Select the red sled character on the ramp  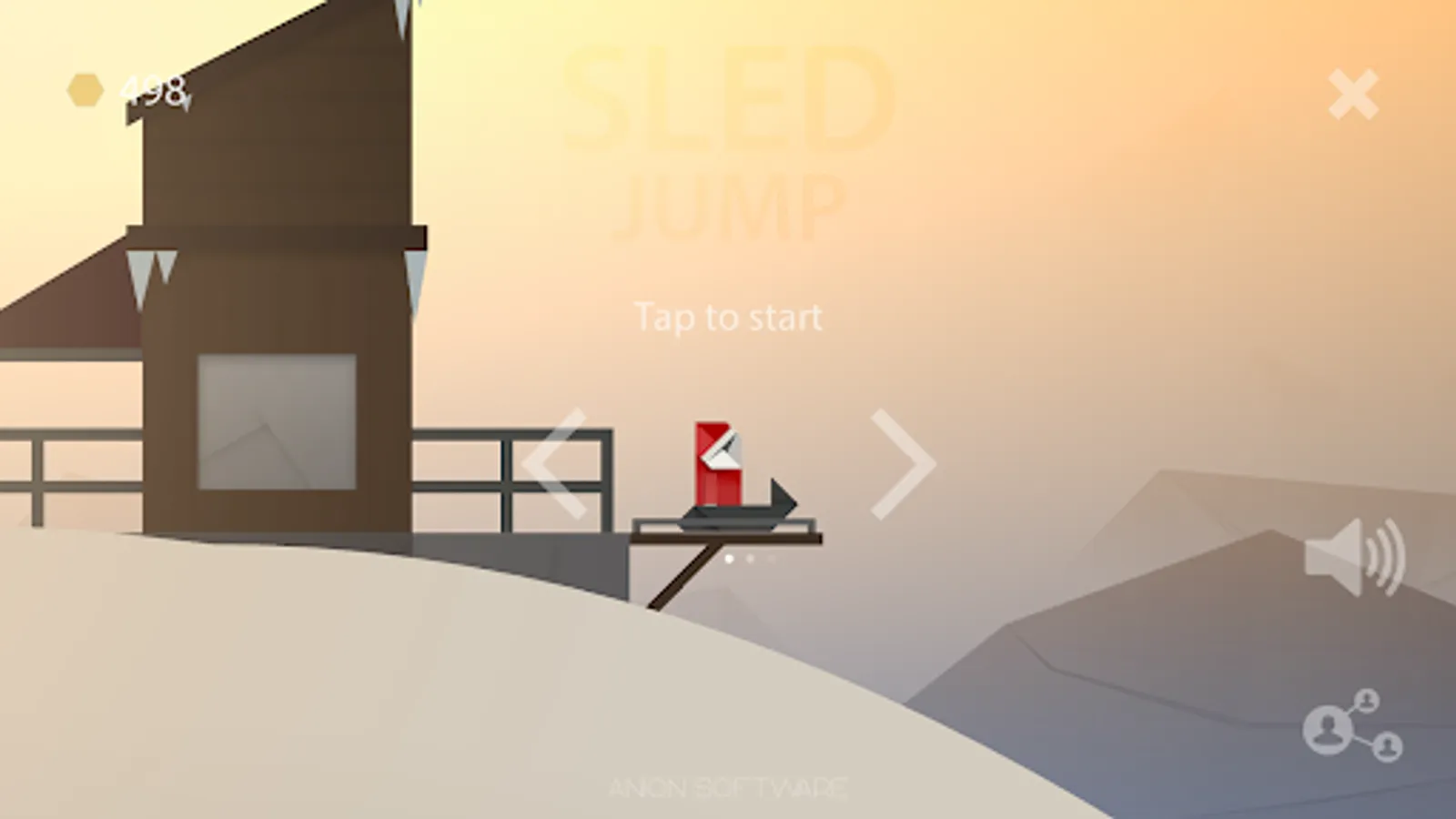click(719, 464)
